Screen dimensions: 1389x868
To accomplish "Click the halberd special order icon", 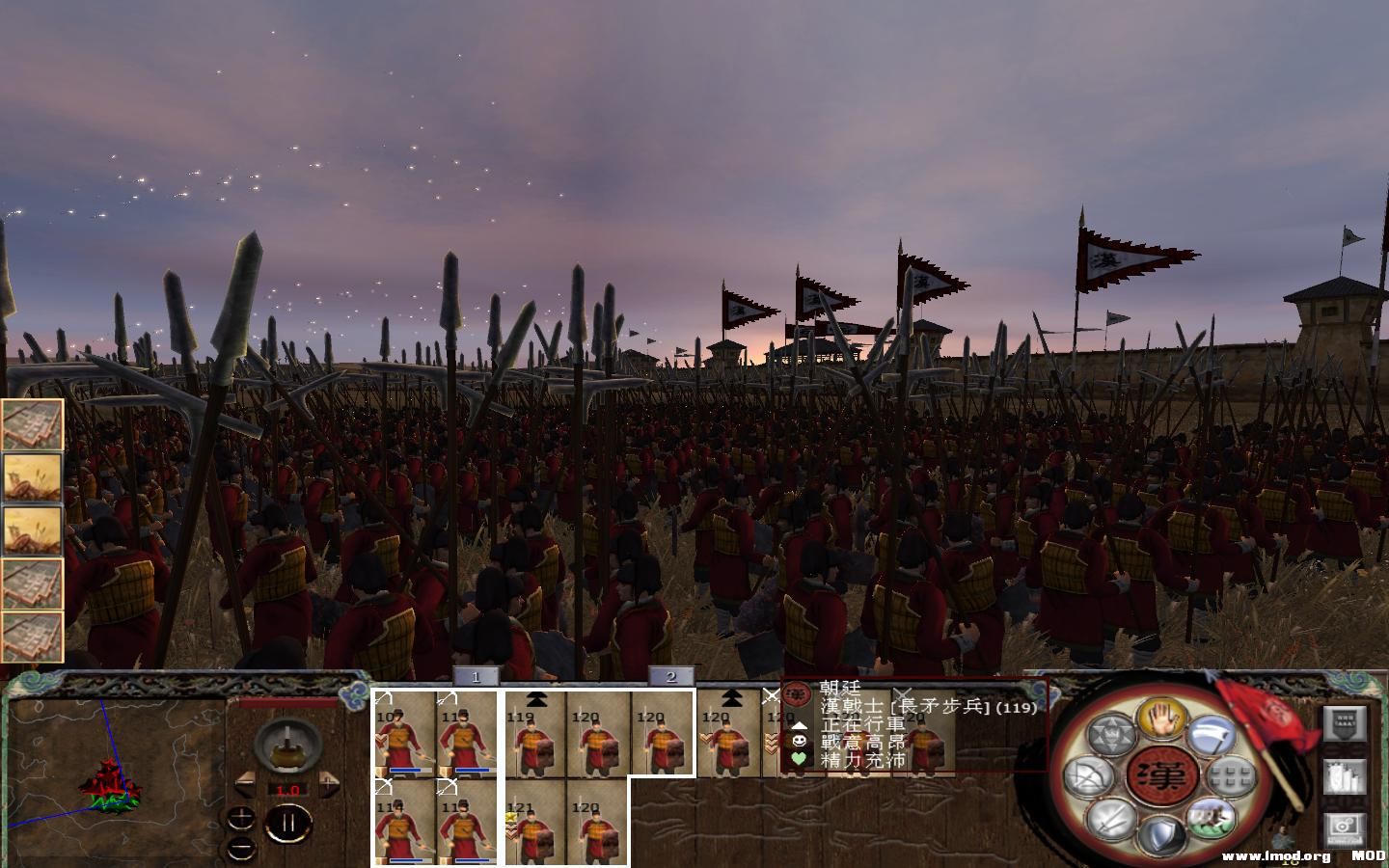I will (x=1211, y=733).
